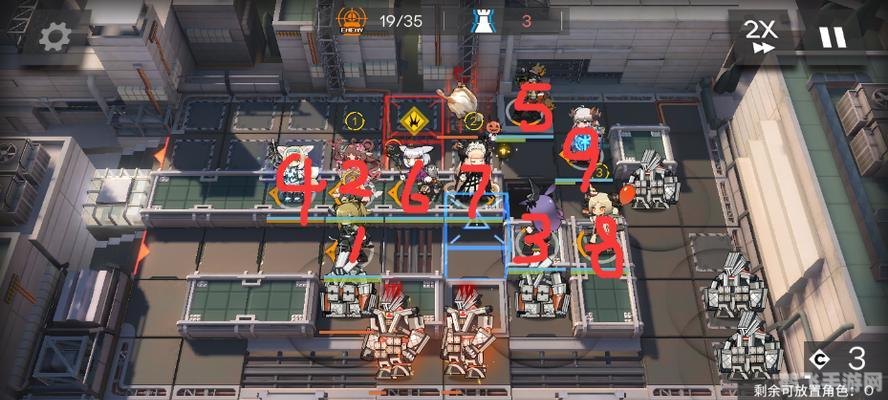Pause the battle
The width and height of the screenshot is (888, 400).
click(x=832, y=37)
